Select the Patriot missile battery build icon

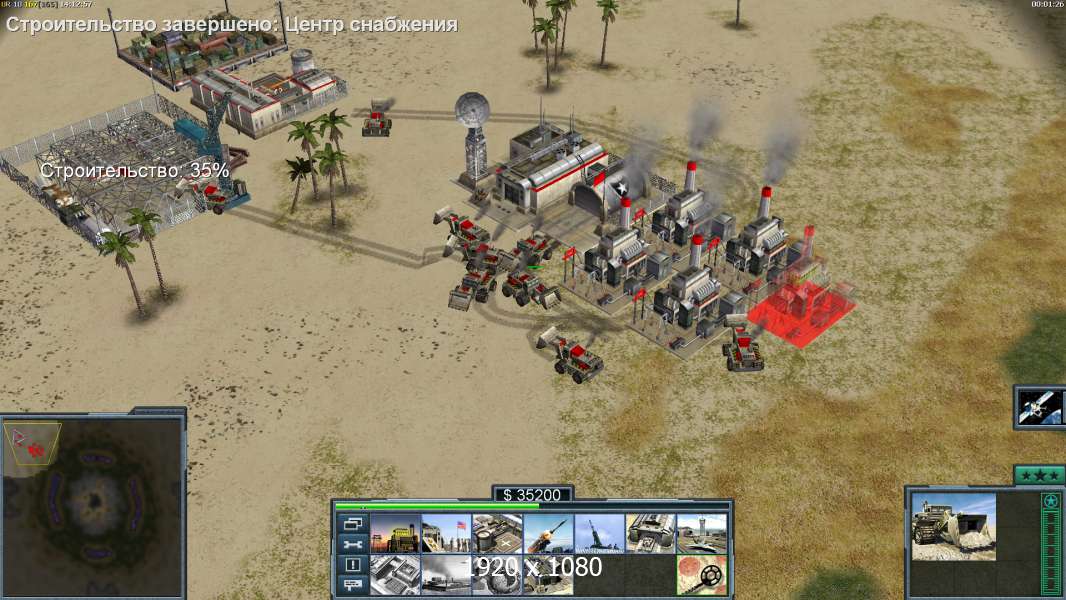549,533
